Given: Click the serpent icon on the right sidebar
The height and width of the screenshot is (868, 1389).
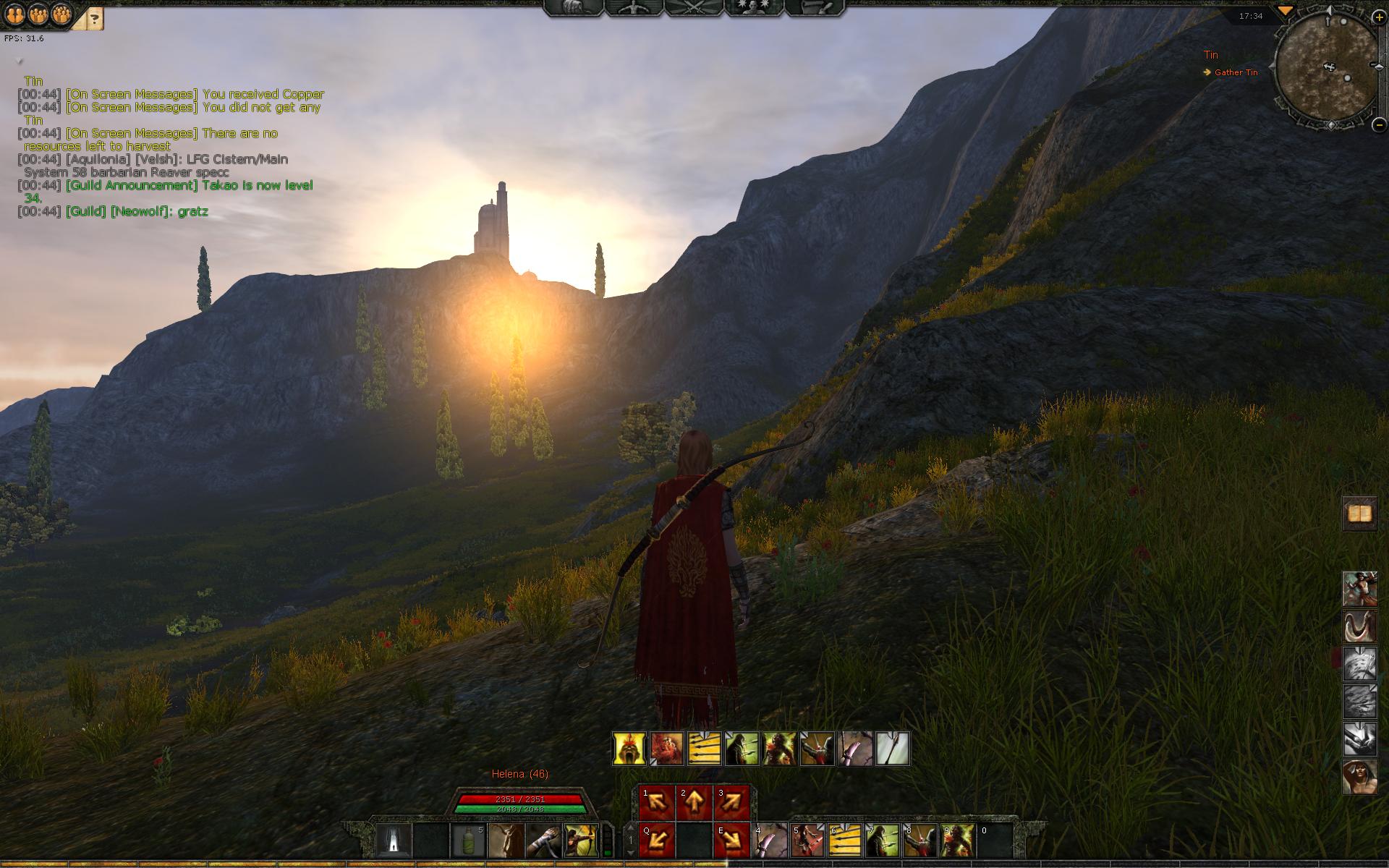Looking at the screenshot, I should click(x=1359, y=626).
